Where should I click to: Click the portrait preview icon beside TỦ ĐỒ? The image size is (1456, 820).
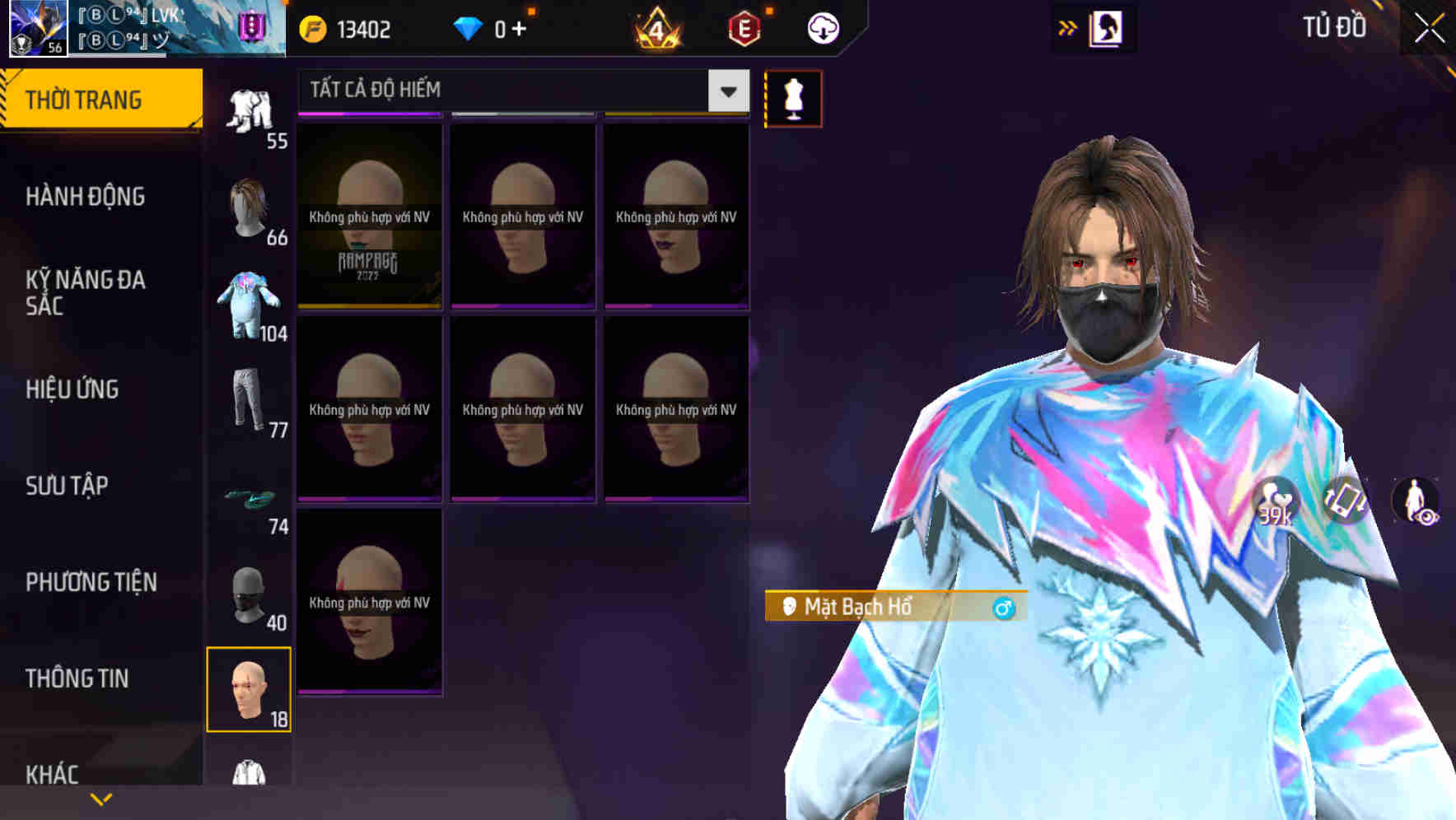tap(1108, 27)
